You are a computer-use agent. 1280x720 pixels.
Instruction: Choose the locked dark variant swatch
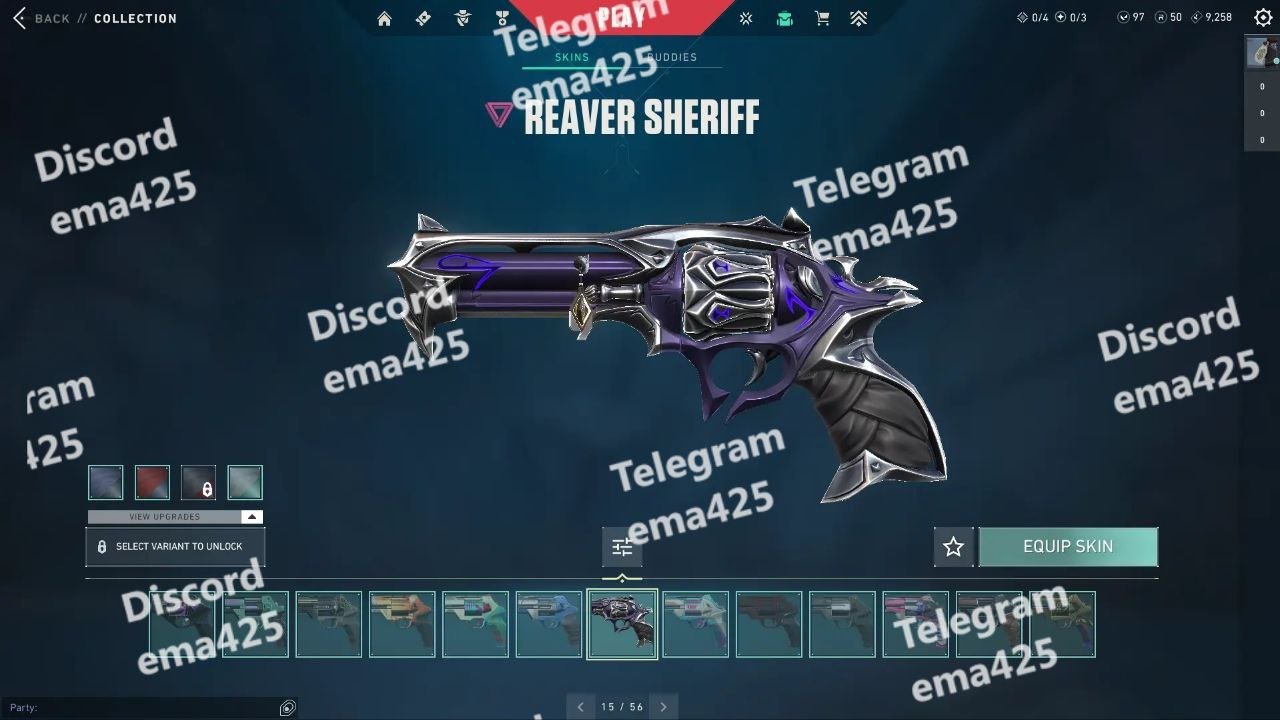(x=198, y=482)
